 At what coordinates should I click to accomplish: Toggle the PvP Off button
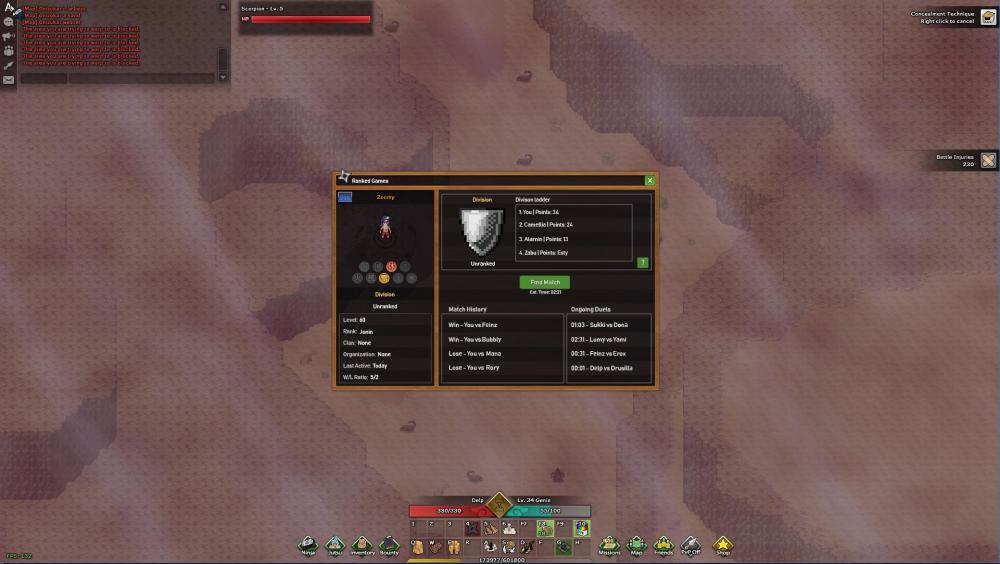click(x=690, y=545)
